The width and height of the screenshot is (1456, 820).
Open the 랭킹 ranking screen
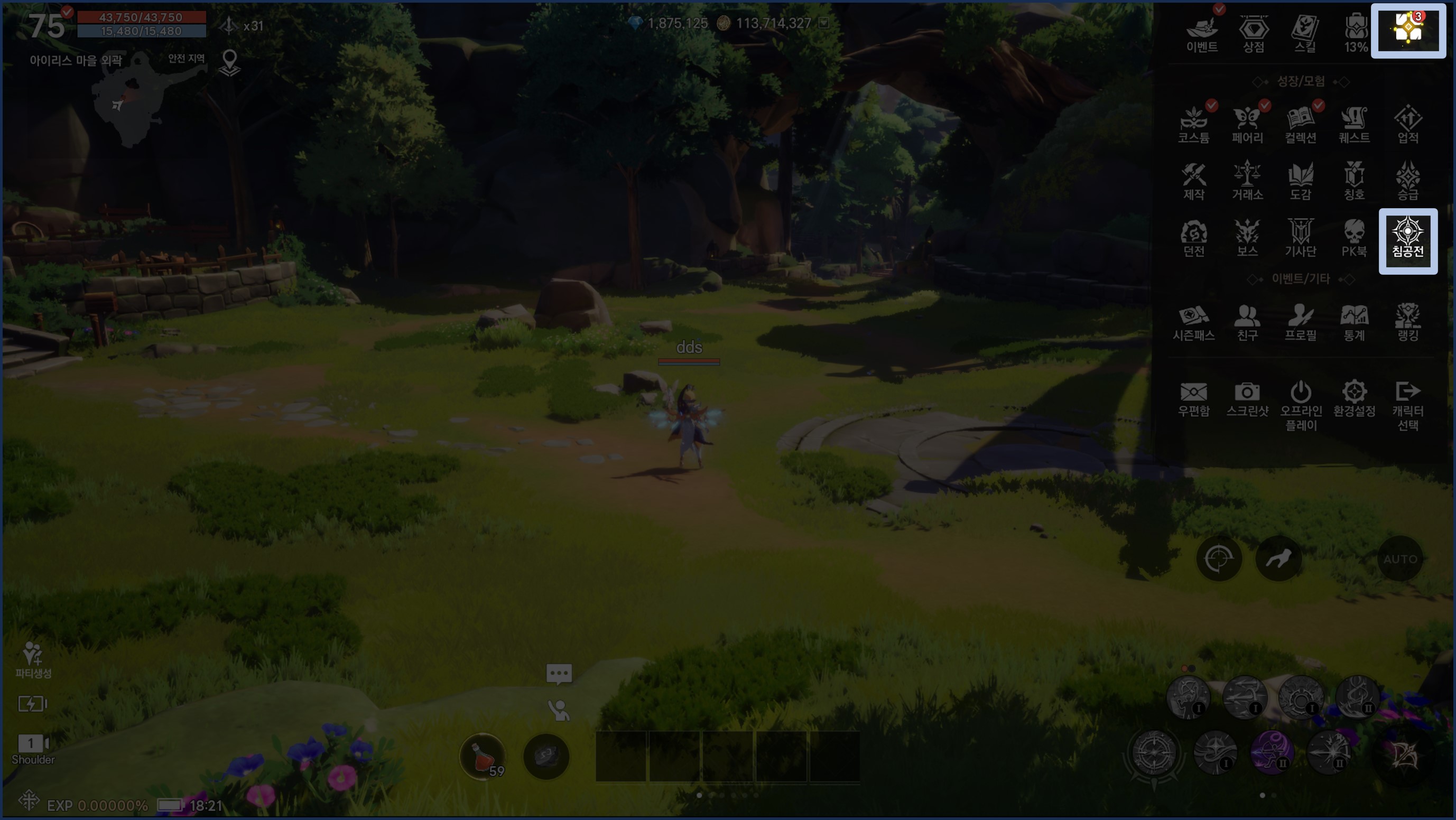[1407, 322]
